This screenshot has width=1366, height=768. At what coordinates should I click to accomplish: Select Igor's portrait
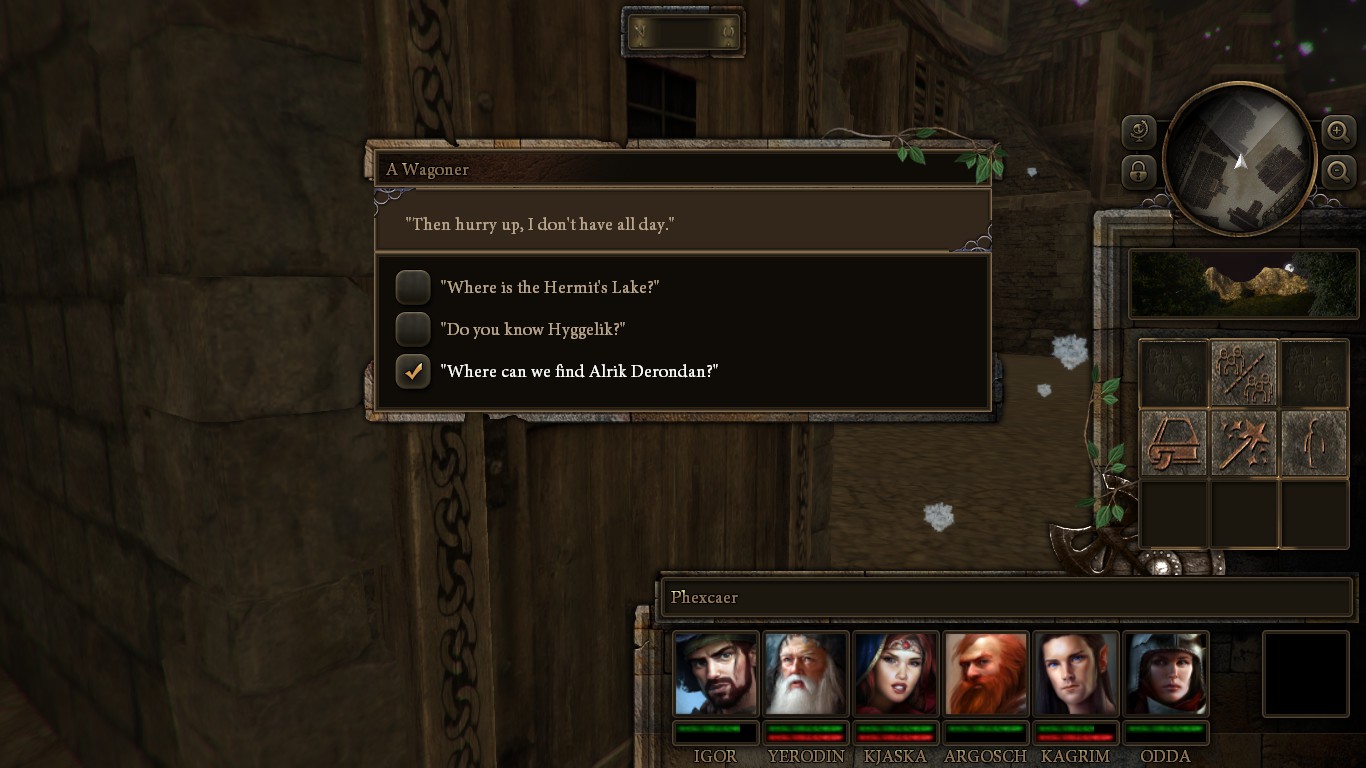click(x=716, y=673)
